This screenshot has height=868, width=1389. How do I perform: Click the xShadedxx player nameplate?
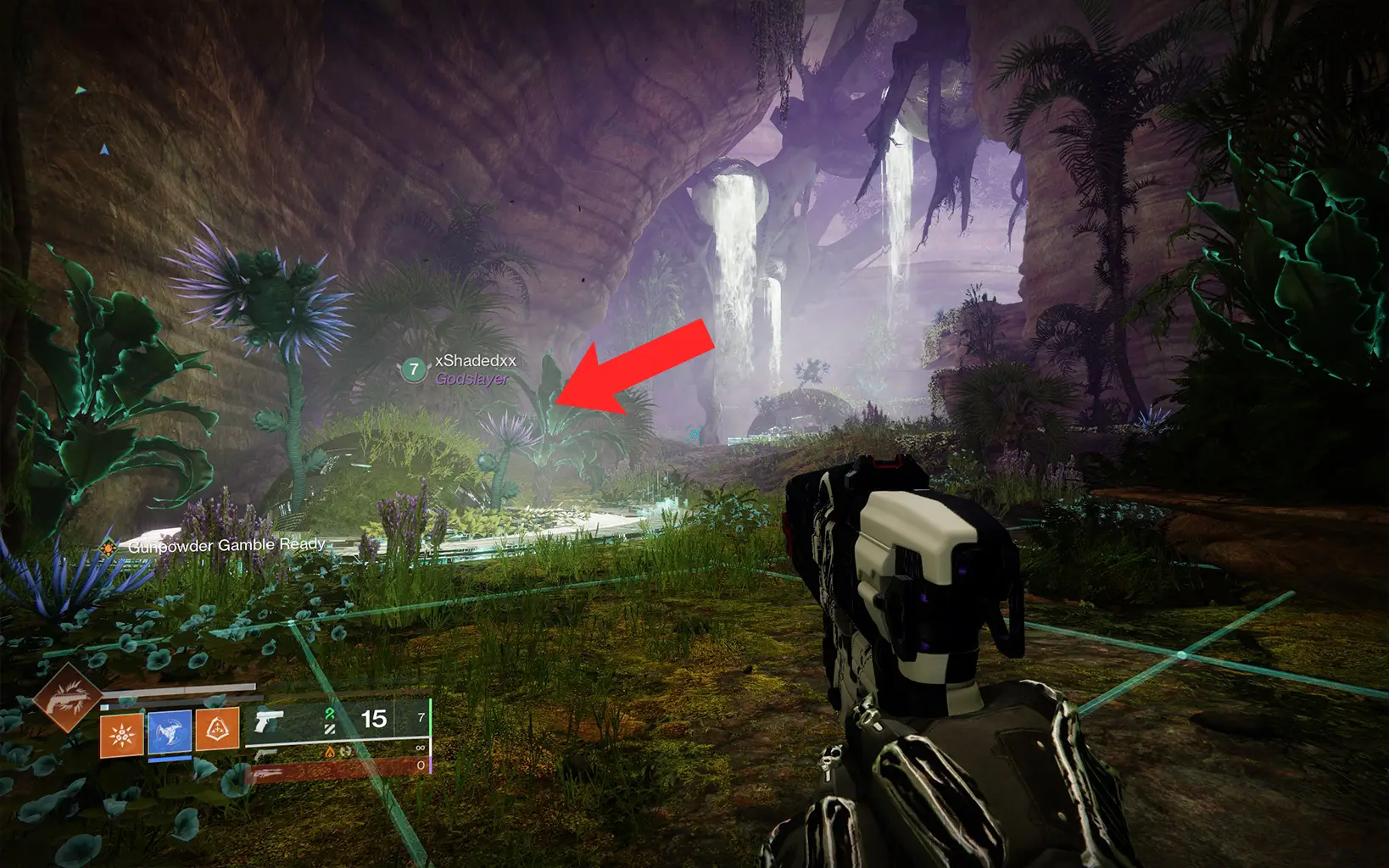pyautogui.click(x=475, y=361)
